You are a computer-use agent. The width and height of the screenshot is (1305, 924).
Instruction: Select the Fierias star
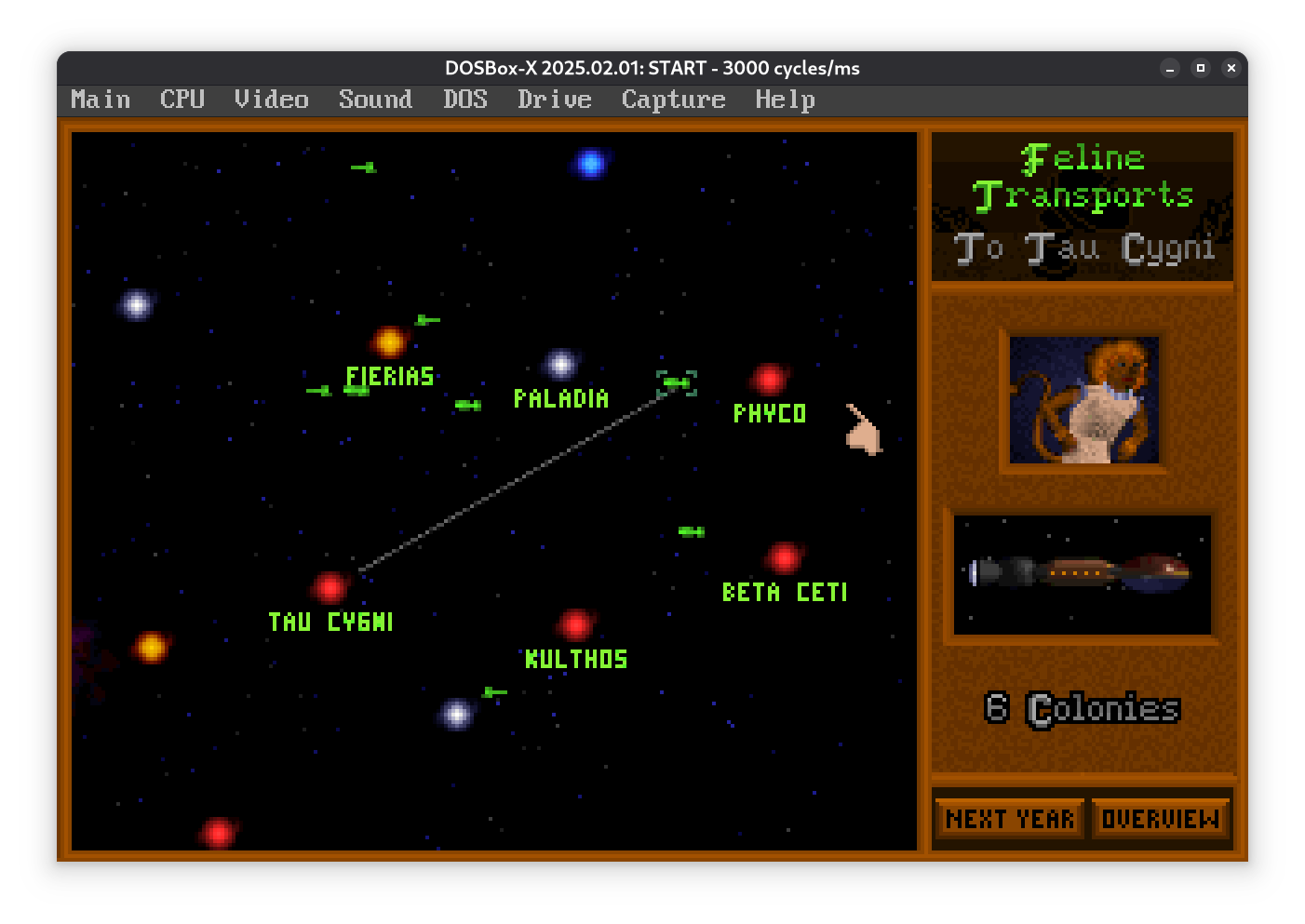coord(390,341)
